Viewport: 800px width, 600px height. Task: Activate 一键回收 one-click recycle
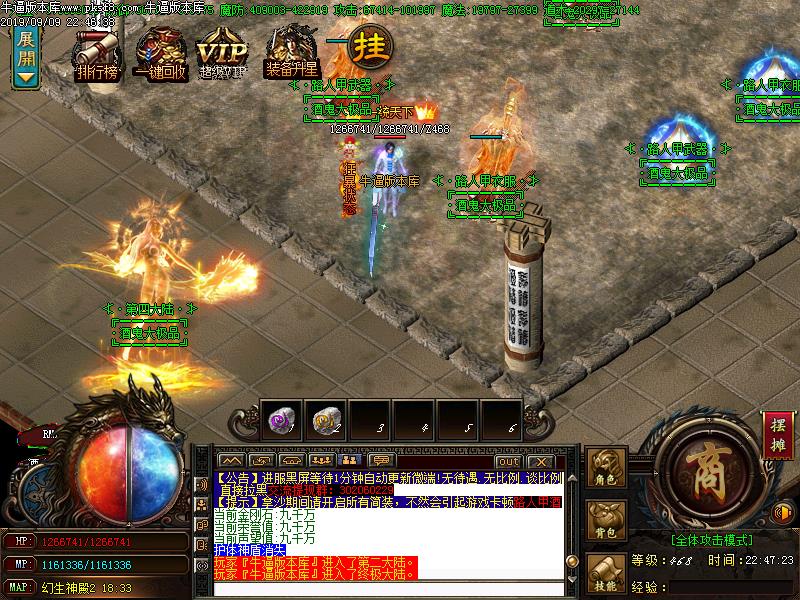[x=161, y=53]
